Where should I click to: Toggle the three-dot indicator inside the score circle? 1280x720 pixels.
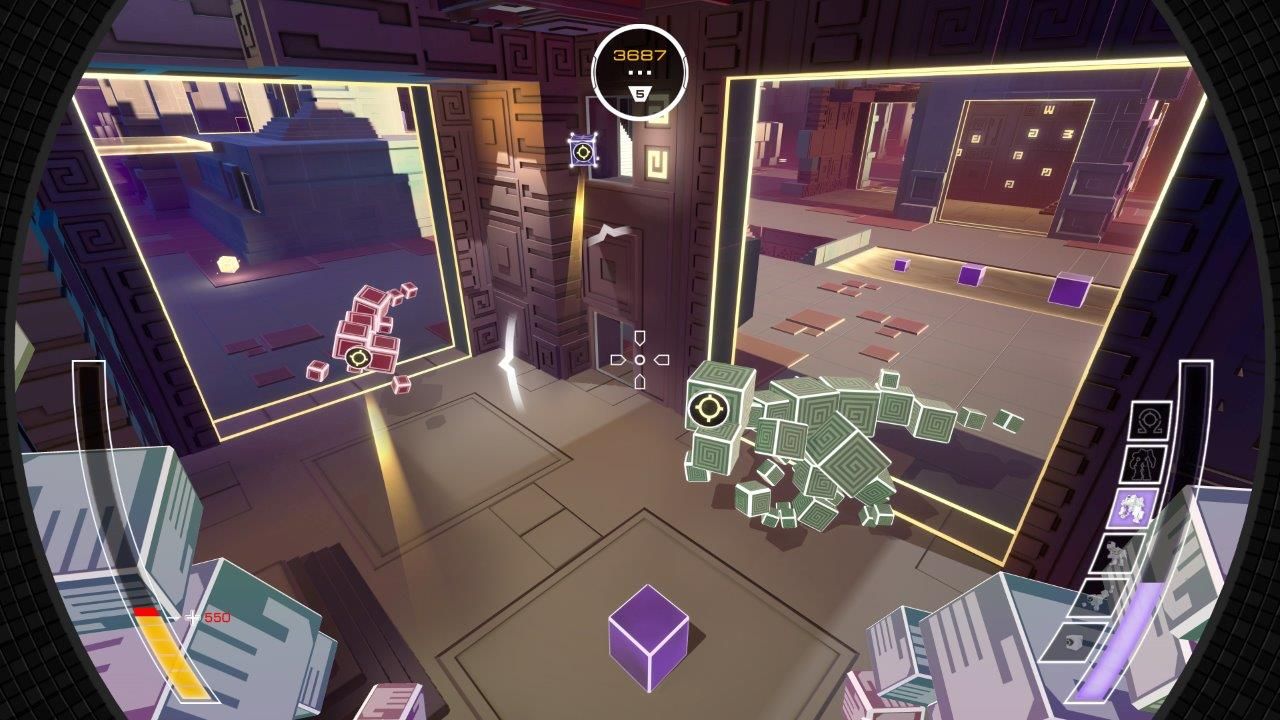[x=640, y=72]
